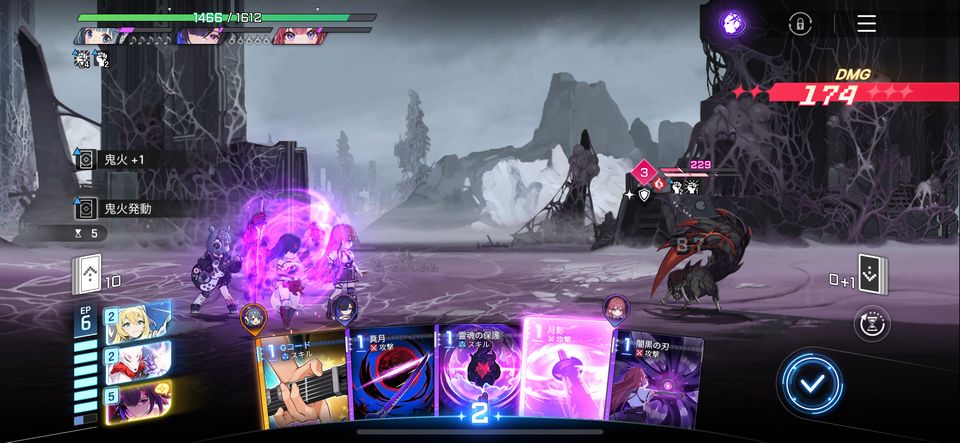The height and width of the screenshot is (443, 960).
Task: Open the draw pile showing 10 cards
Action: (x=88, y=274)
